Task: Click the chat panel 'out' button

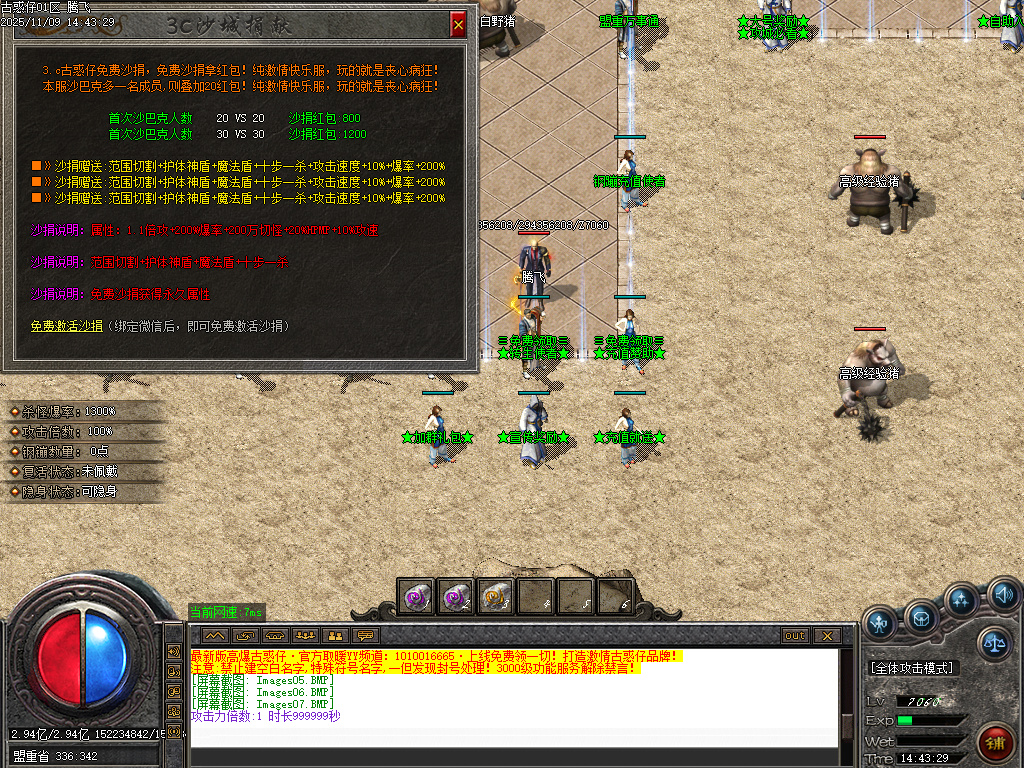Action: point(795,635)
